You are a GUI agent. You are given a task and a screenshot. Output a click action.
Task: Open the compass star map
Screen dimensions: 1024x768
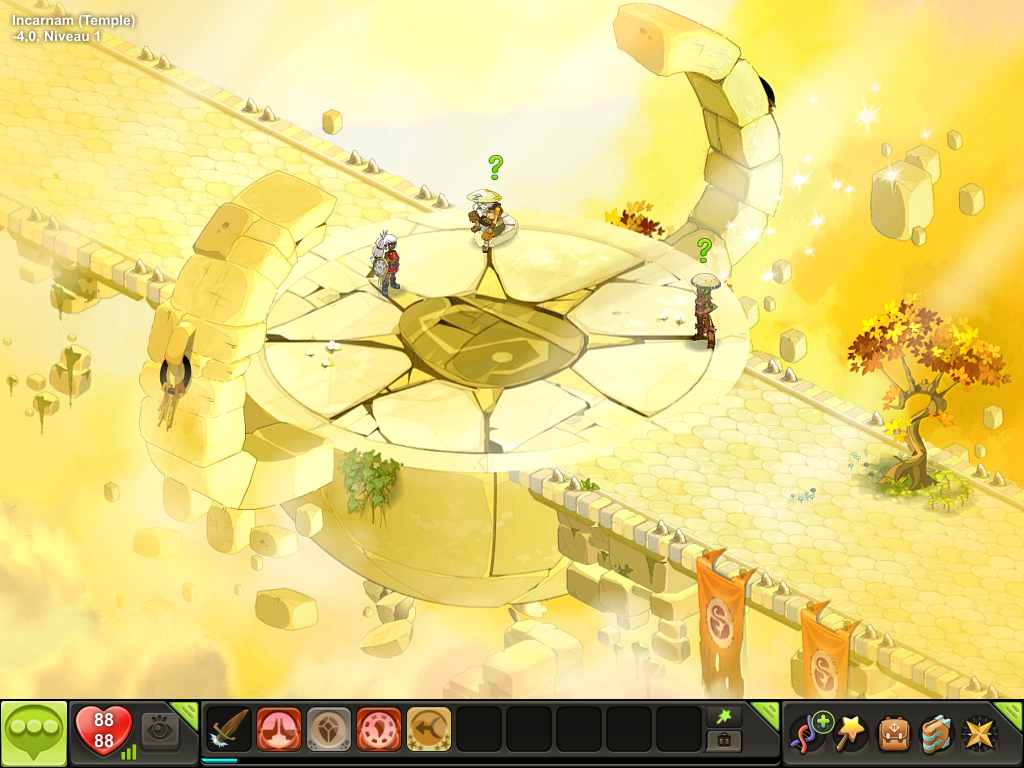[977, 733]
